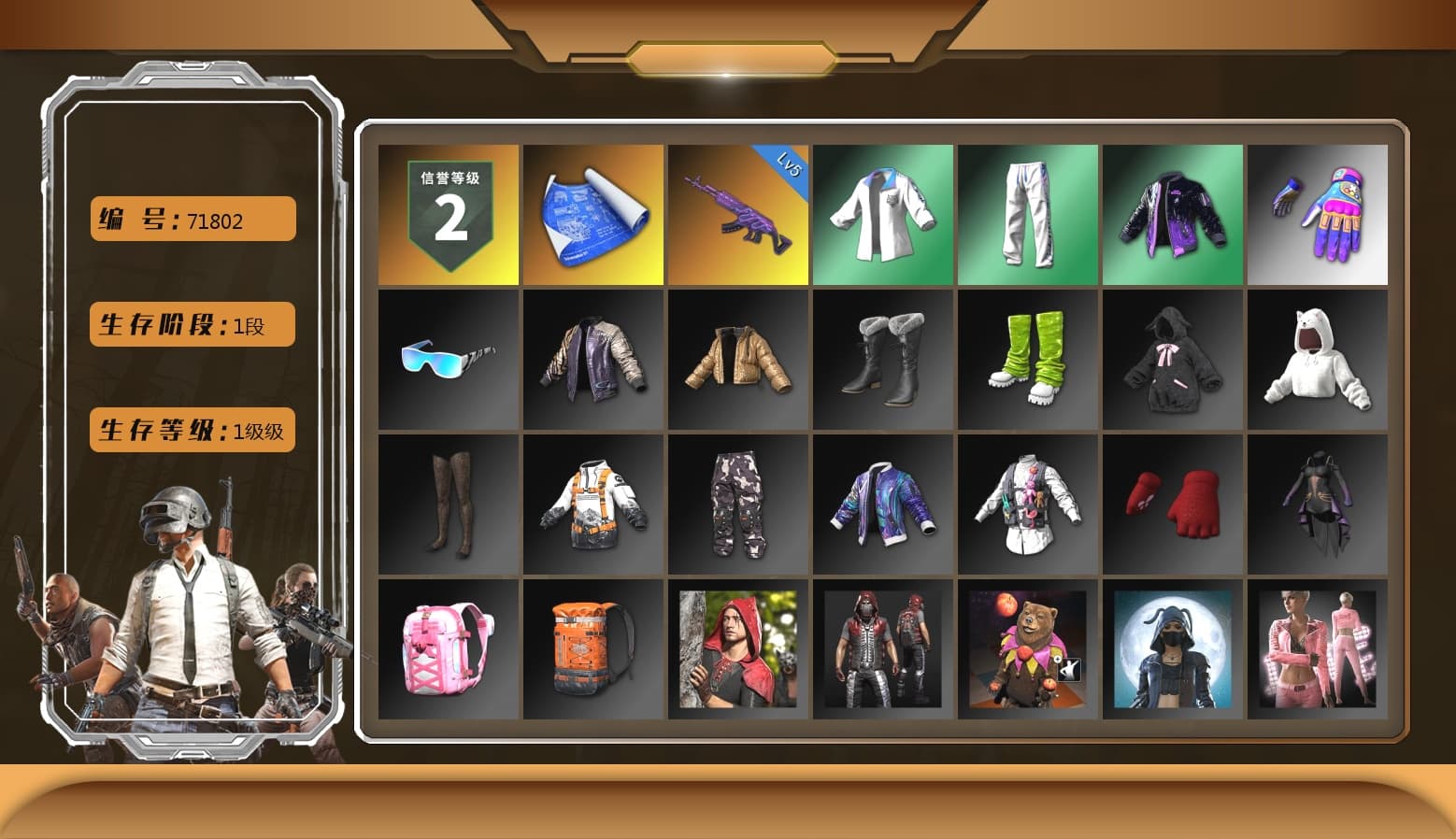Open the white polar bear hoodie item
This screenshot has height=839, width=1456.
click(1317, 360)
